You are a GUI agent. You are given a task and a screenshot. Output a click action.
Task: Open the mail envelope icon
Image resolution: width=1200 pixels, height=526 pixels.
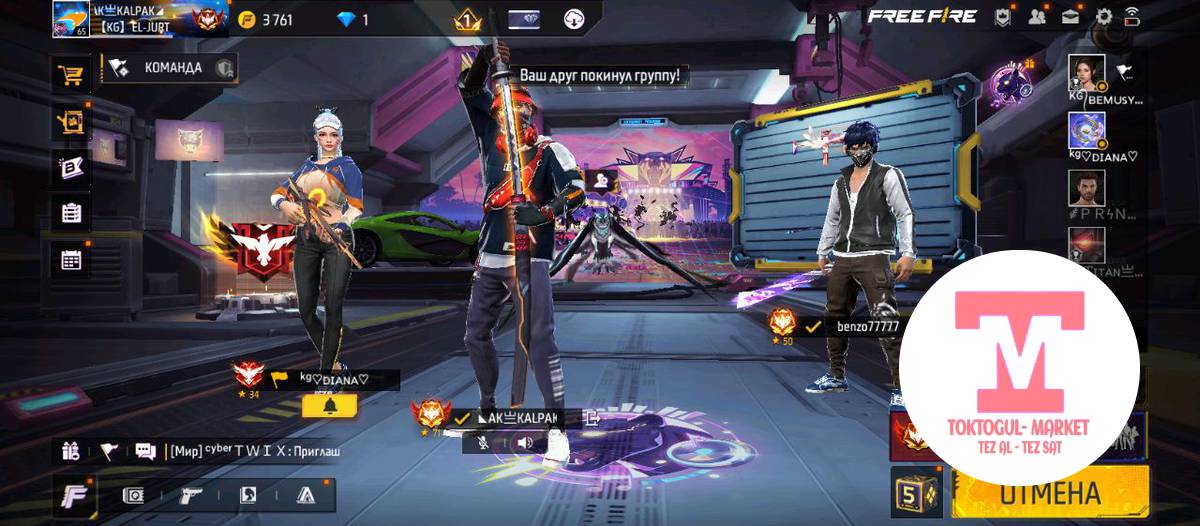[x=1070, y=16]
